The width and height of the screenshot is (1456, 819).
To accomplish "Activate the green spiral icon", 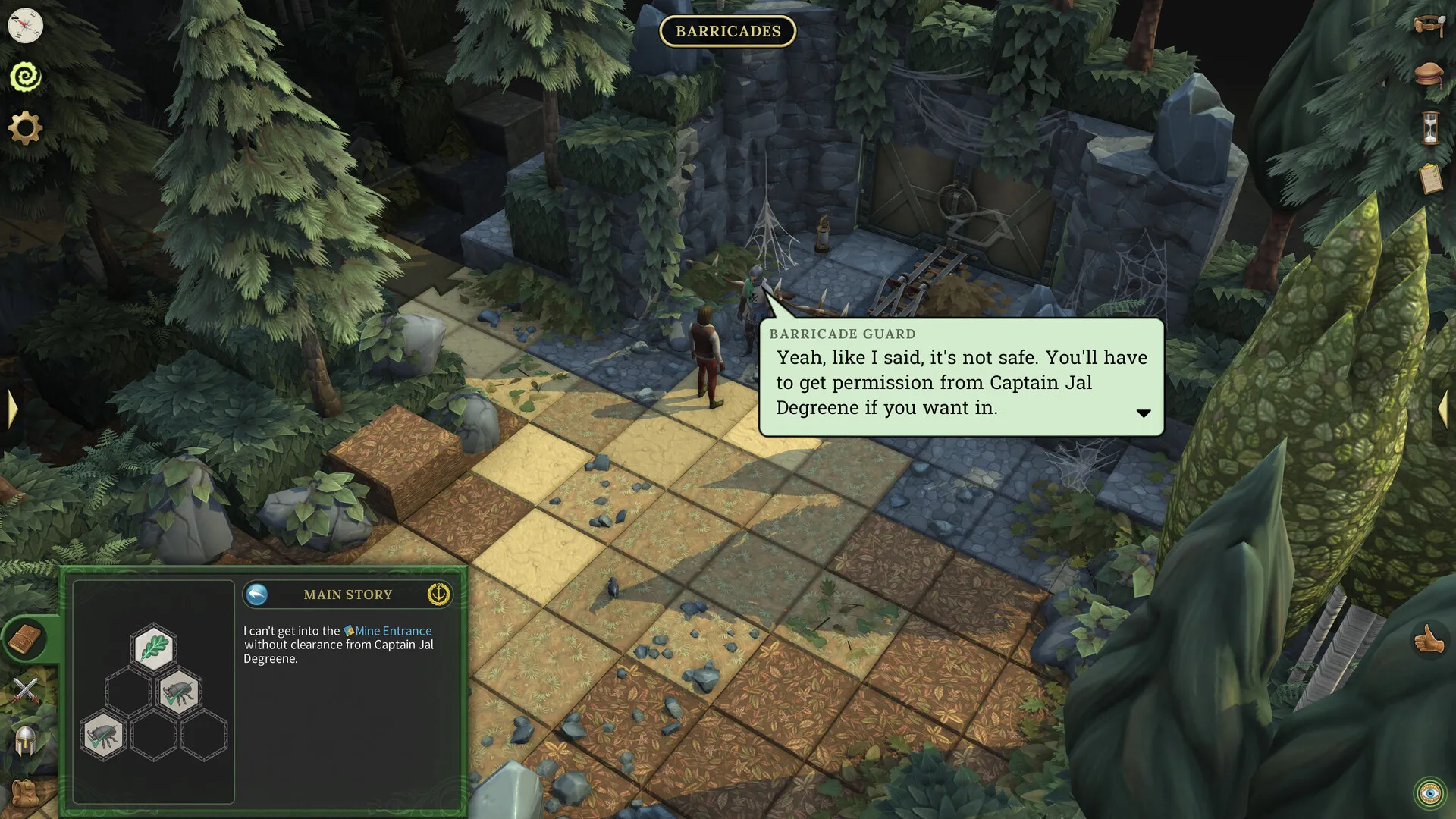I will pyautogui.click(x=25, y=77).
